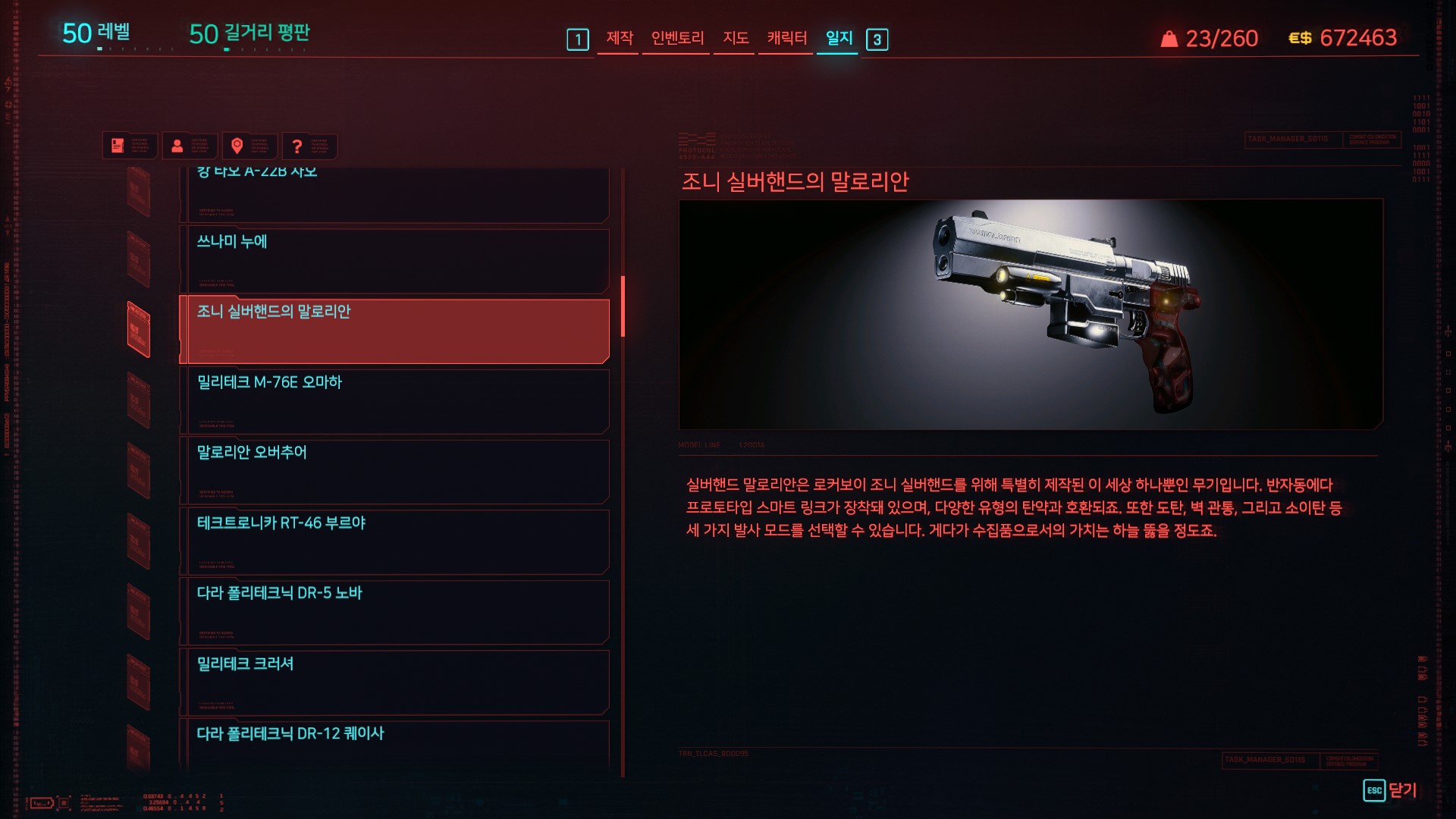Open 다라 폴리테크닉 DR-5 노바 entry
The height and width of the screenshot is (819, 1456).
(394, 611)
